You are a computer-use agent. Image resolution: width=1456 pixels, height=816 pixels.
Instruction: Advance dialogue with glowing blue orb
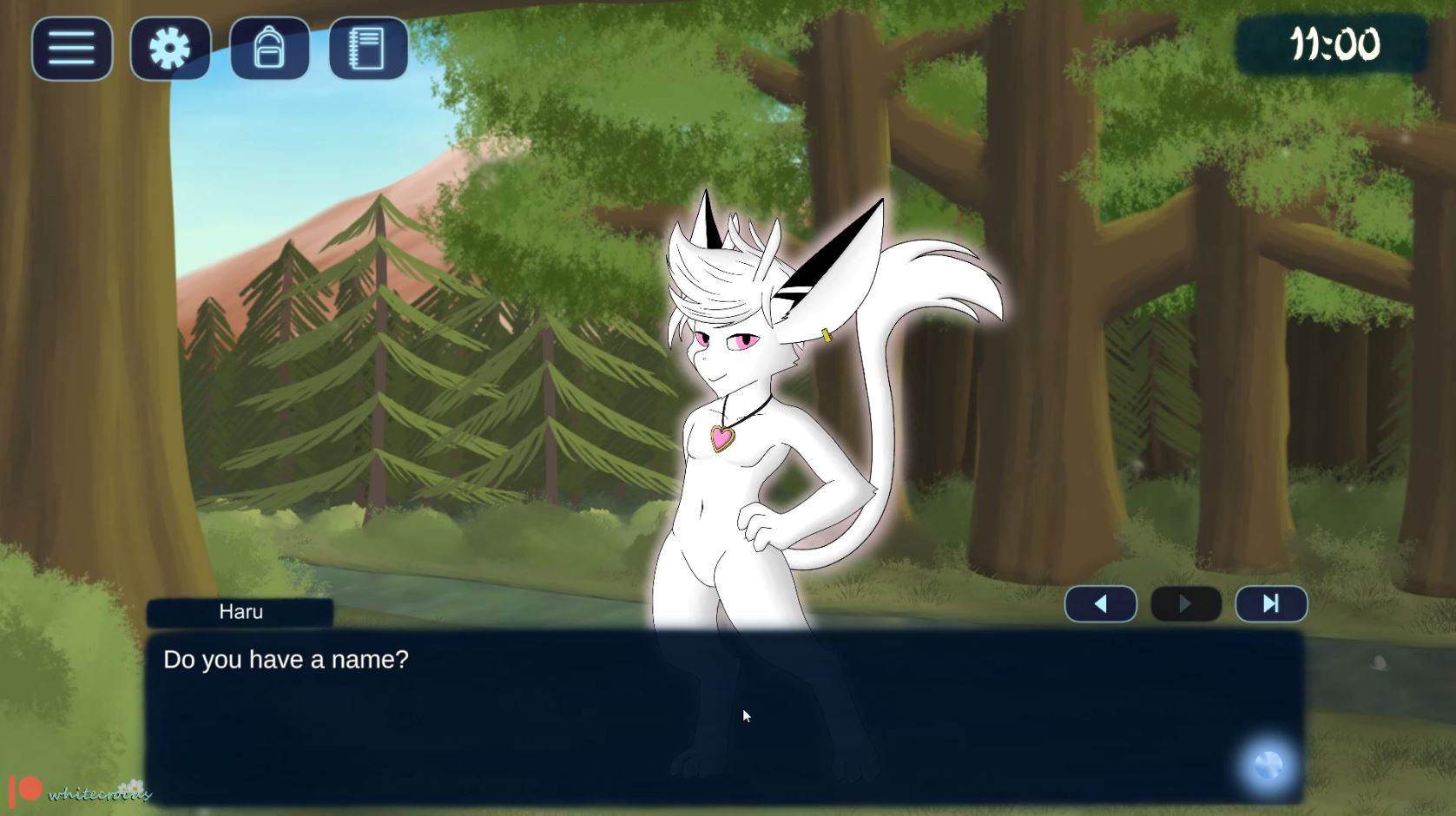(x=1268, y=767)
